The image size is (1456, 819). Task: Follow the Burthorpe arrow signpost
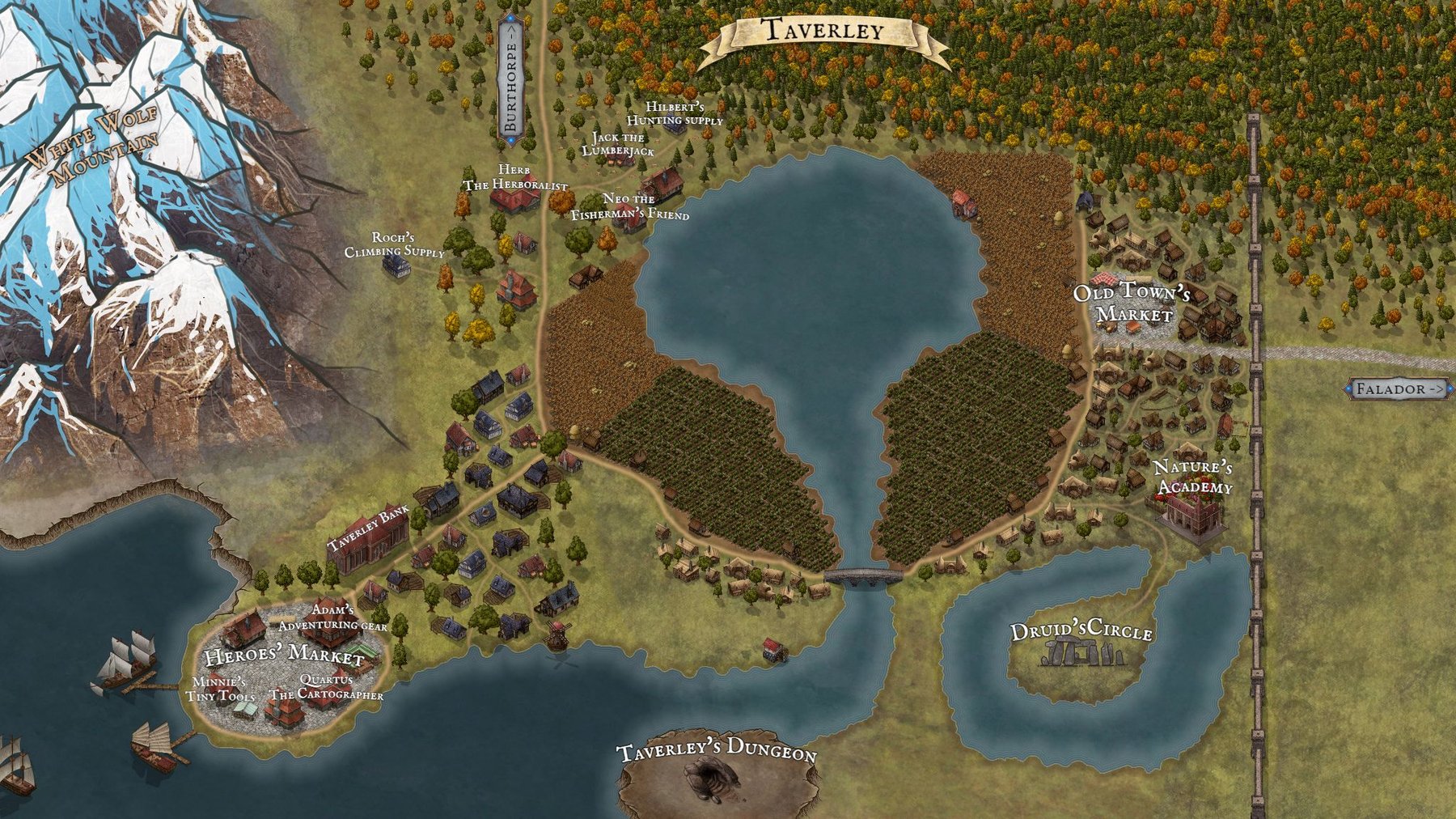click(511, 80)
